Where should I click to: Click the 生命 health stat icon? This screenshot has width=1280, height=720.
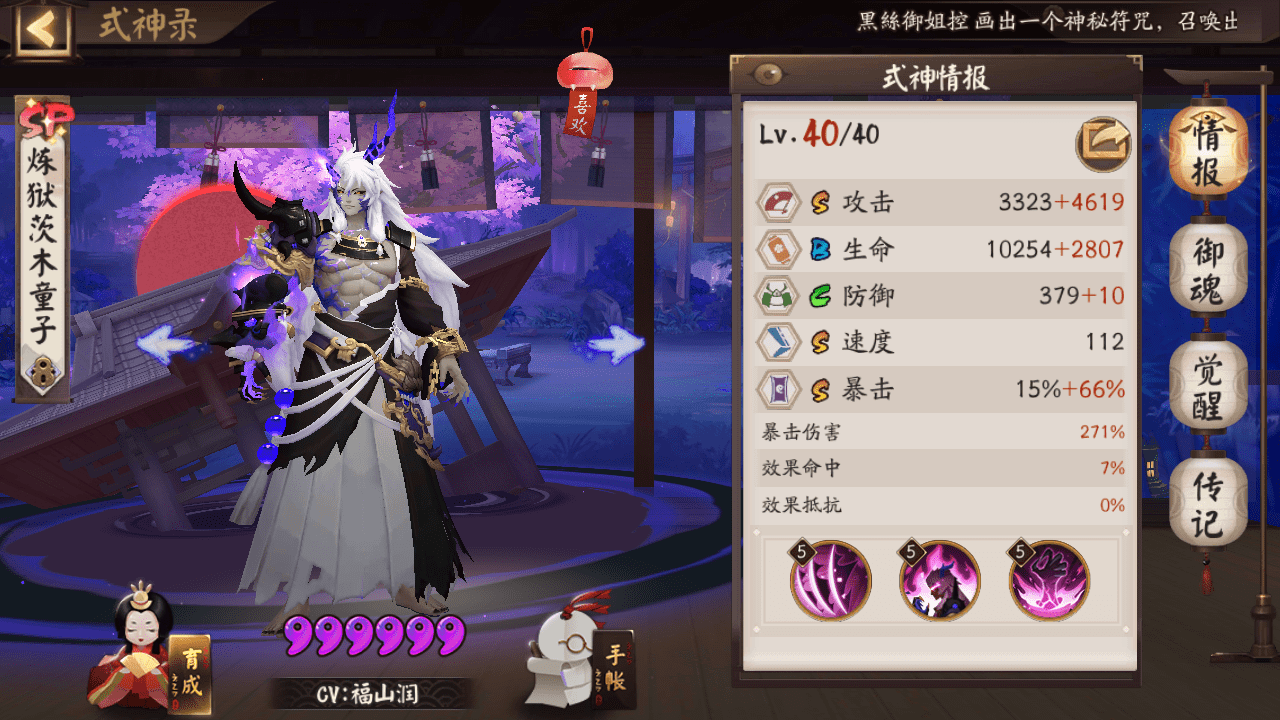(778, 249)
